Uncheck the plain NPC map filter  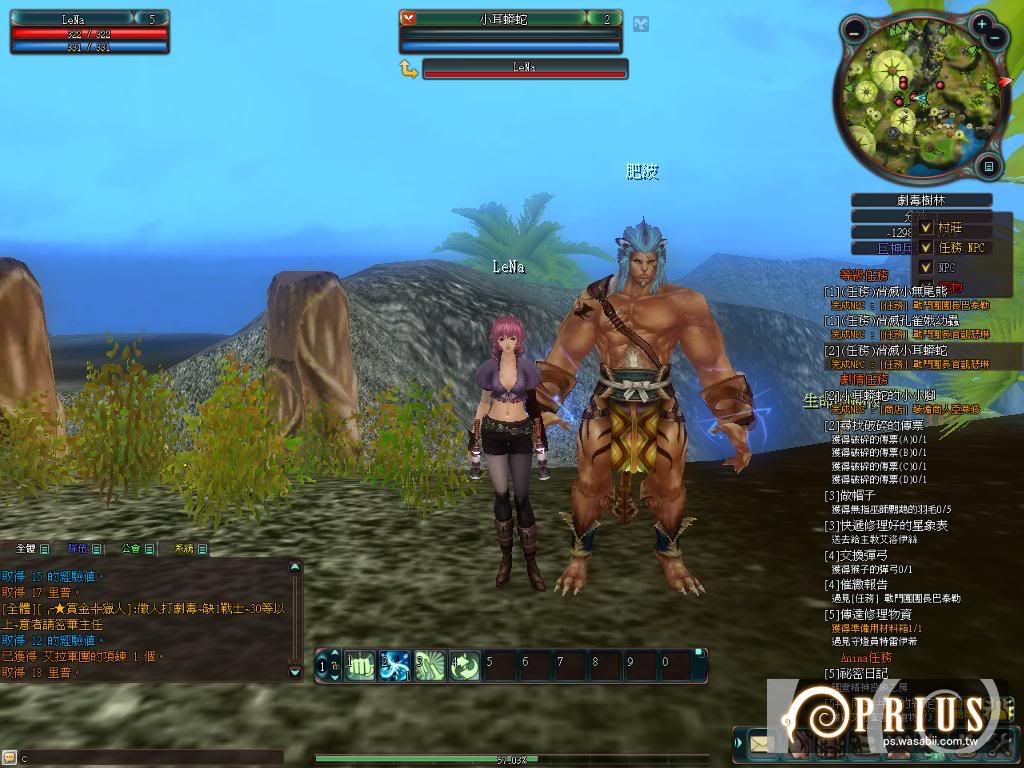pyautogui.click(x=926, y=267)
